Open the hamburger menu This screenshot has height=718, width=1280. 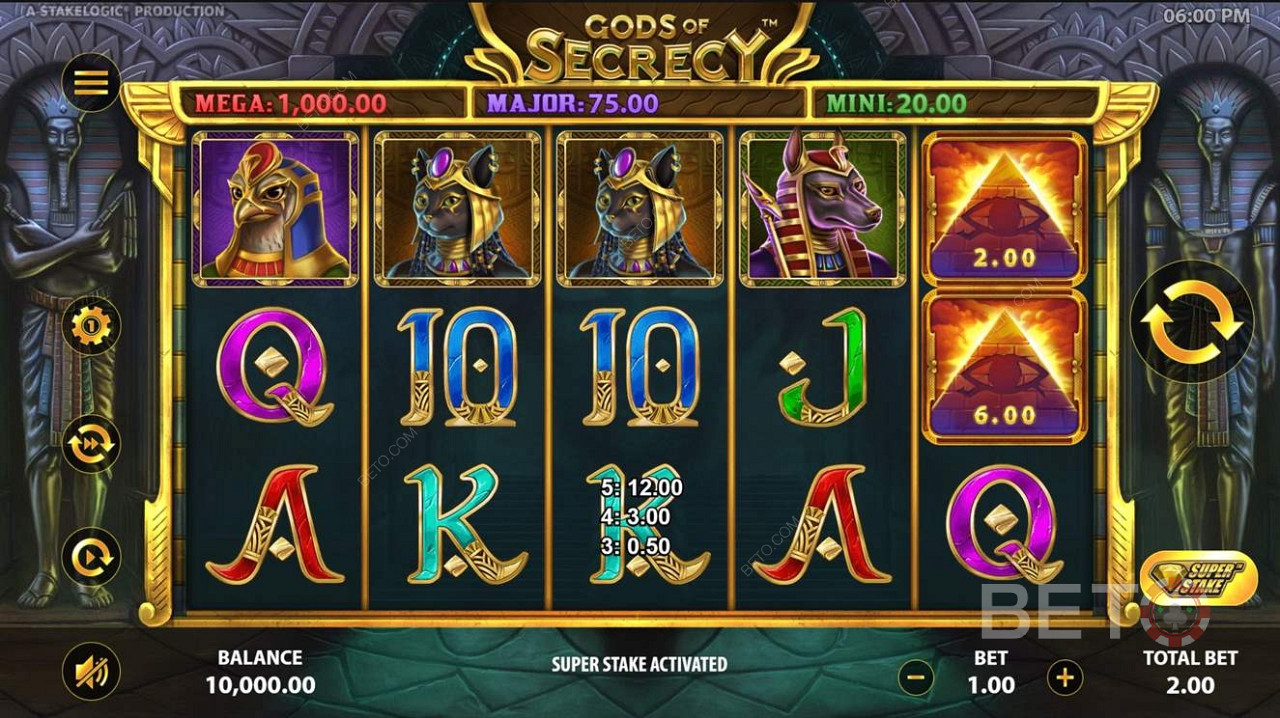click(91, 82)
